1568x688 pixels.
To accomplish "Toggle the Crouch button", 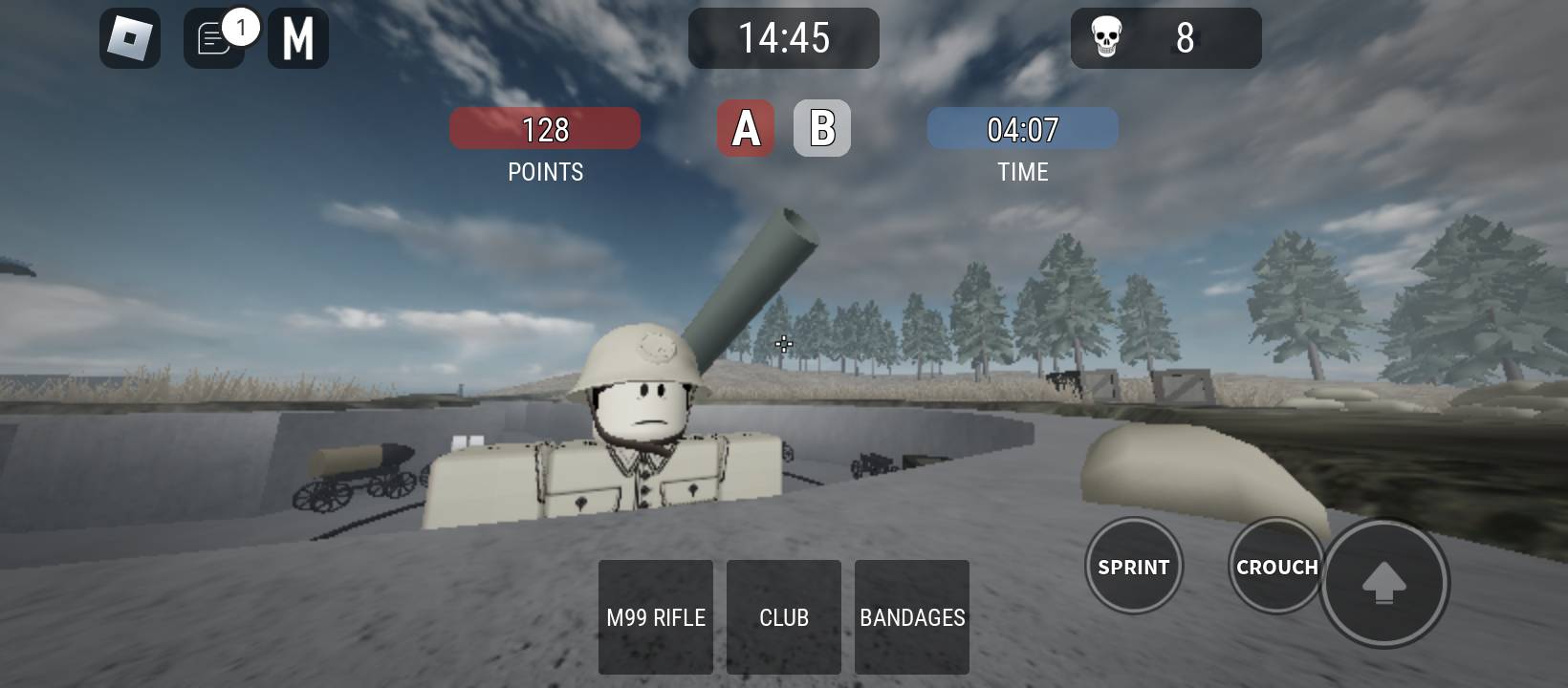I will click(1275, 567).
